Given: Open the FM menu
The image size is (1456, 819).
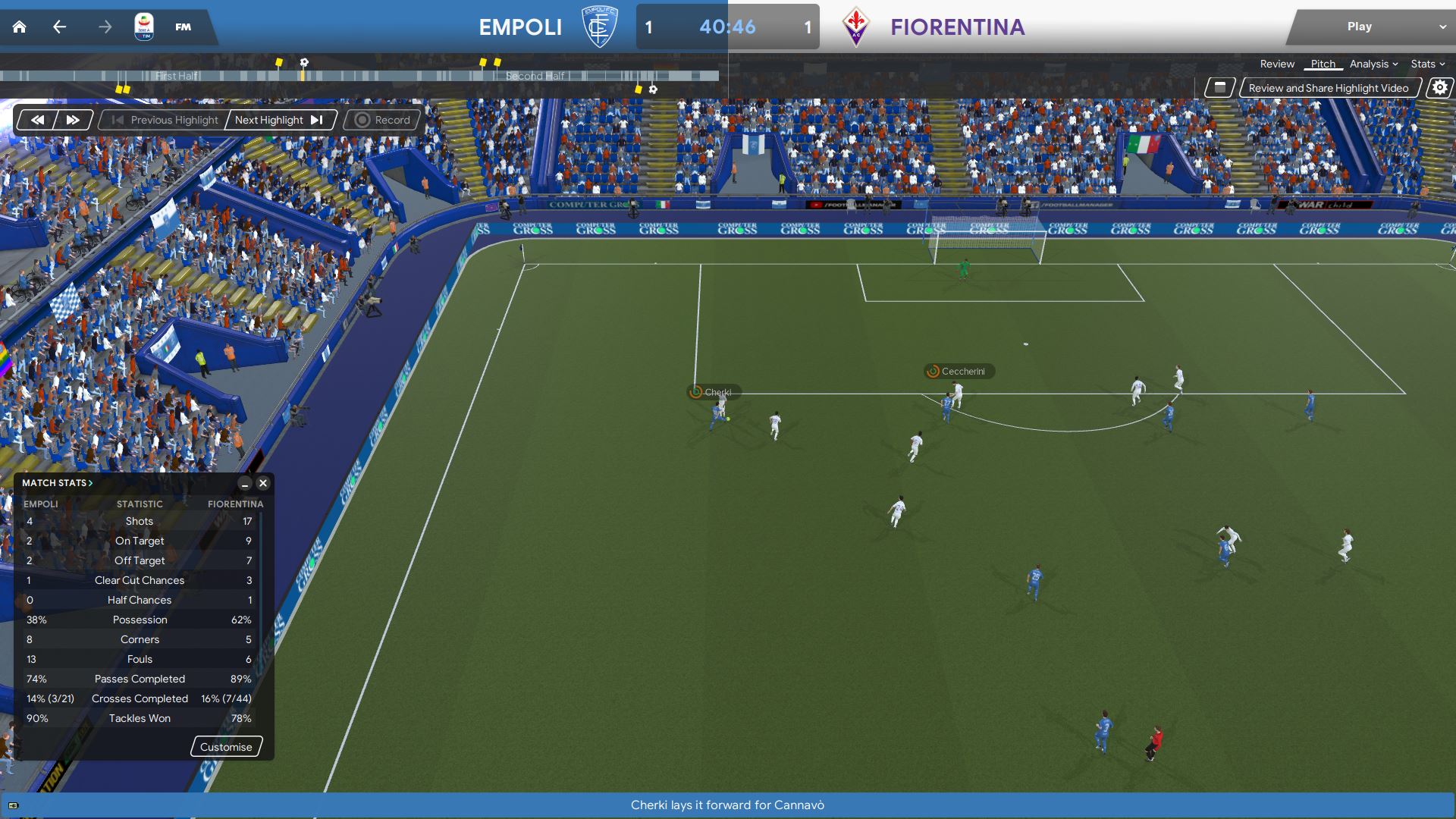Looking at the screenshot, I should pyautogui.click(x=183, y=27).
